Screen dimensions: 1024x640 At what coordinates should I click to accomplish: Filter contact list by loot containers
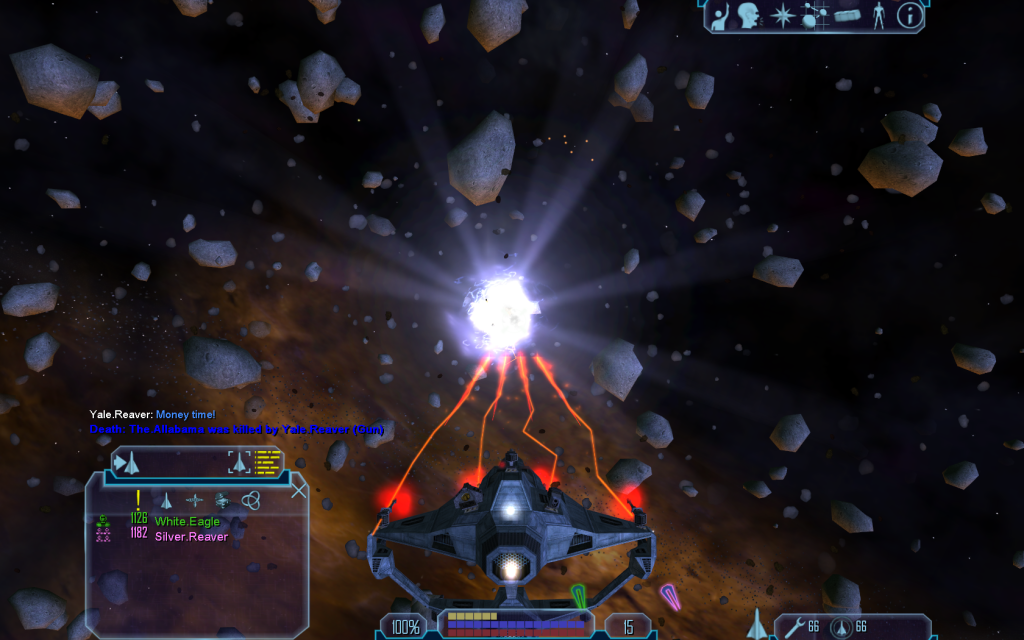click(222, 499)
